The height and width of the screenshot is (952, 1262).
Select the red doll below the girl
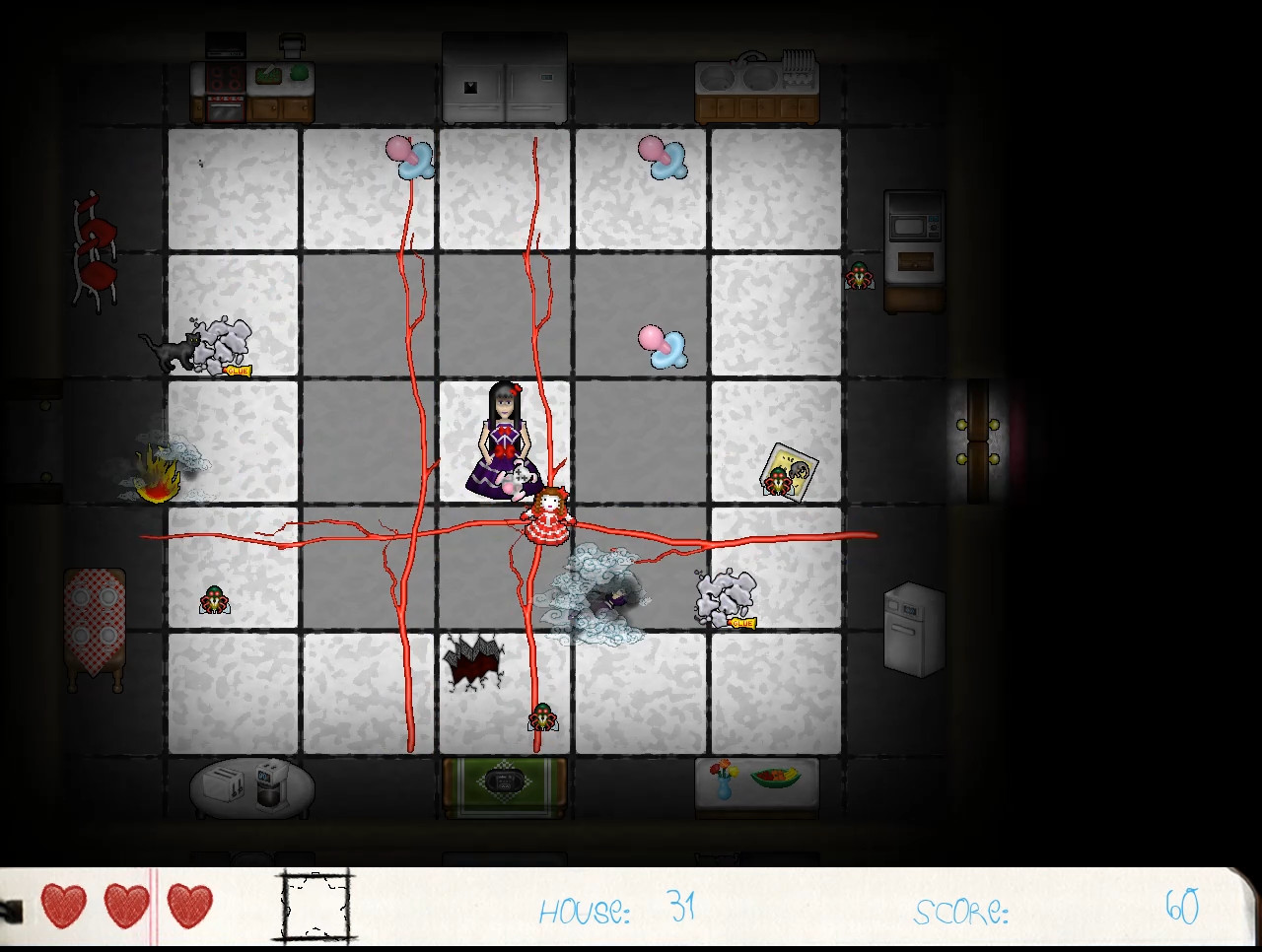tap(546, 517)
